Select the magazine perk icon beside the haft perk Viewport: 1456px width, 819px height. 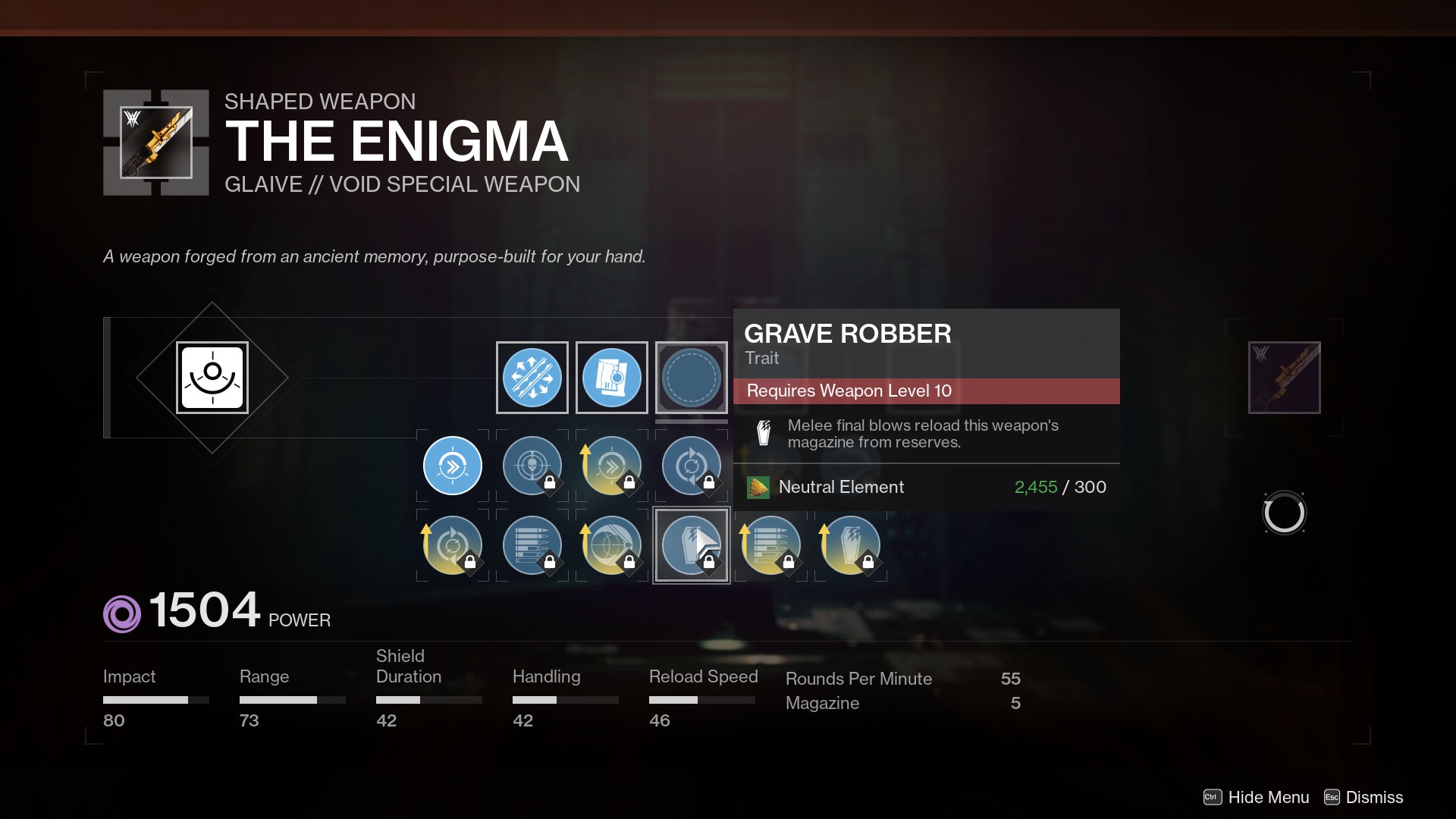tap(612, 378)
